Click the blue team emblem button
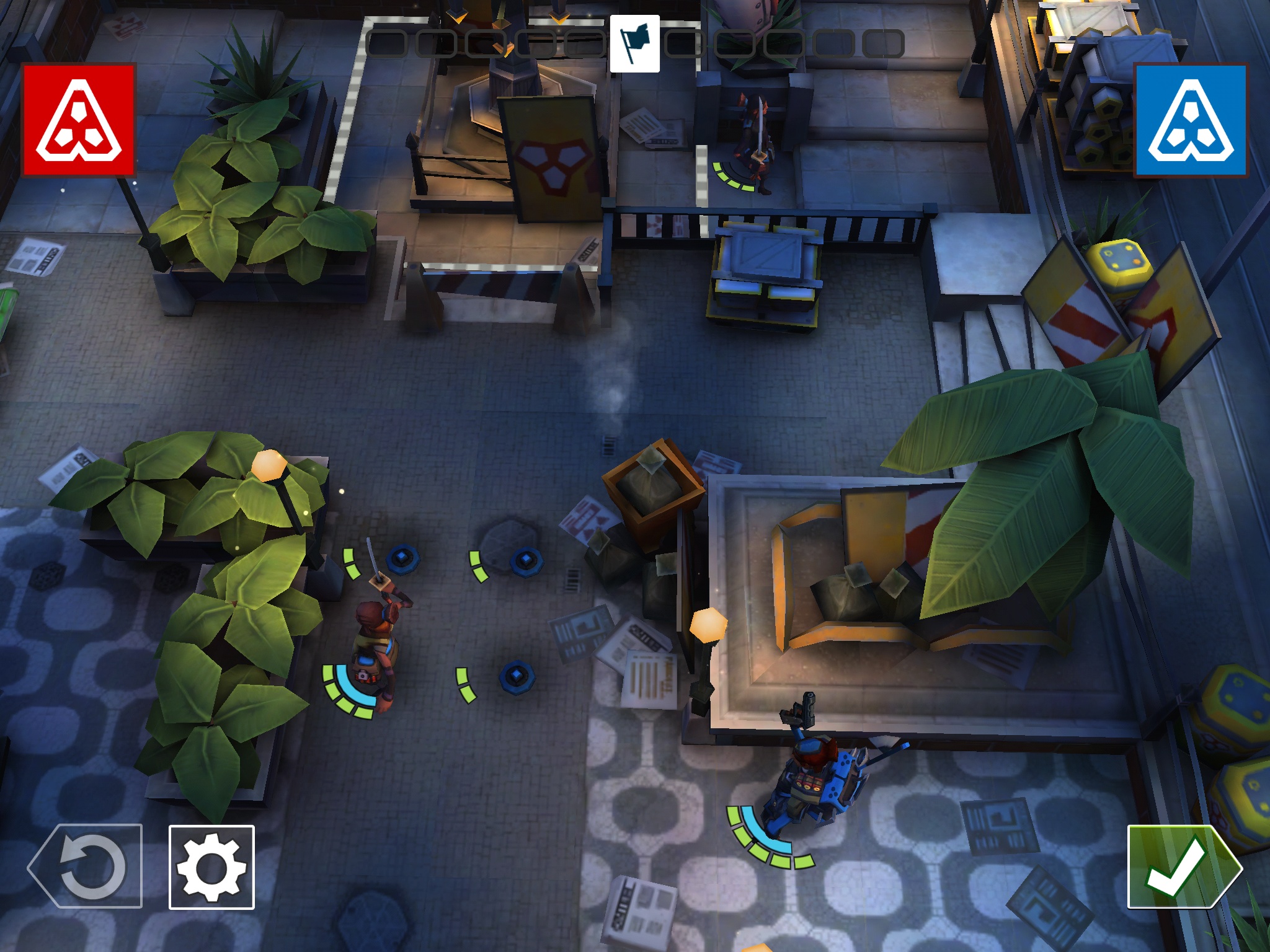The height and width of the screenshot is (952, 1270). tap(1191, 121)
